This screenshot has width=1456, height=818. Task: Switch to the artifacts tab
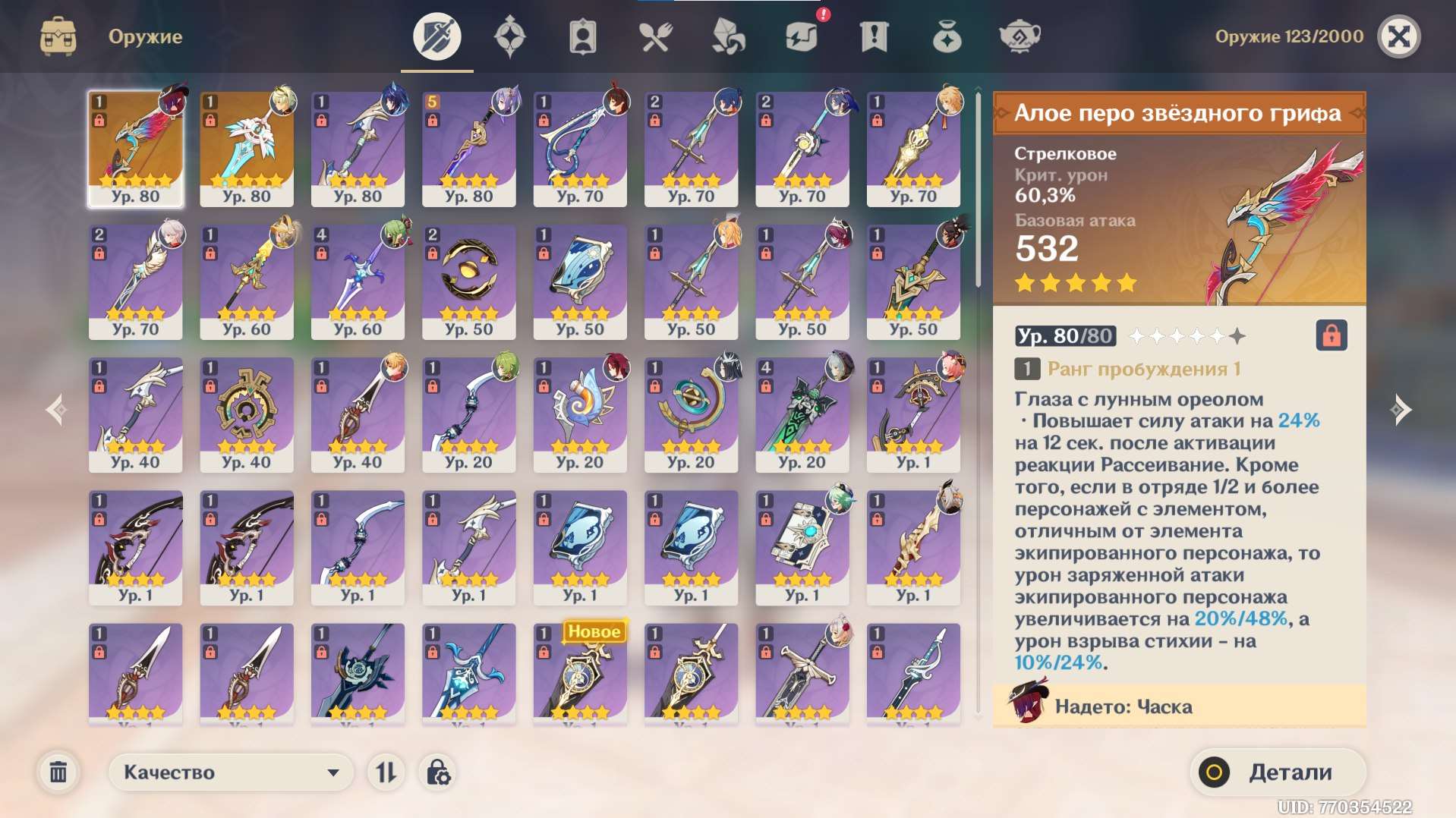(509, 36)
